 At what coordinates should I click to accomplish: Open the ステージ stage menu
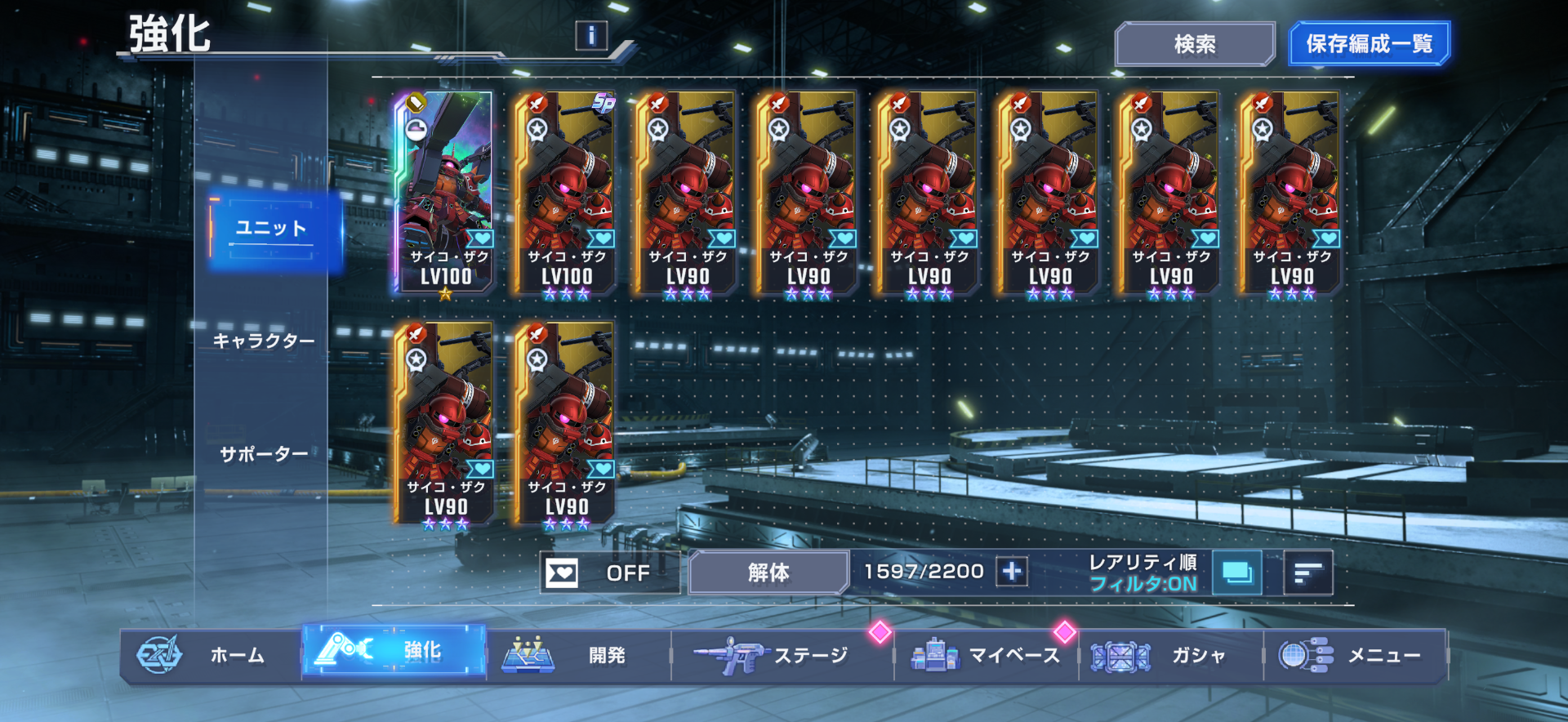click(x=781, y=655)
